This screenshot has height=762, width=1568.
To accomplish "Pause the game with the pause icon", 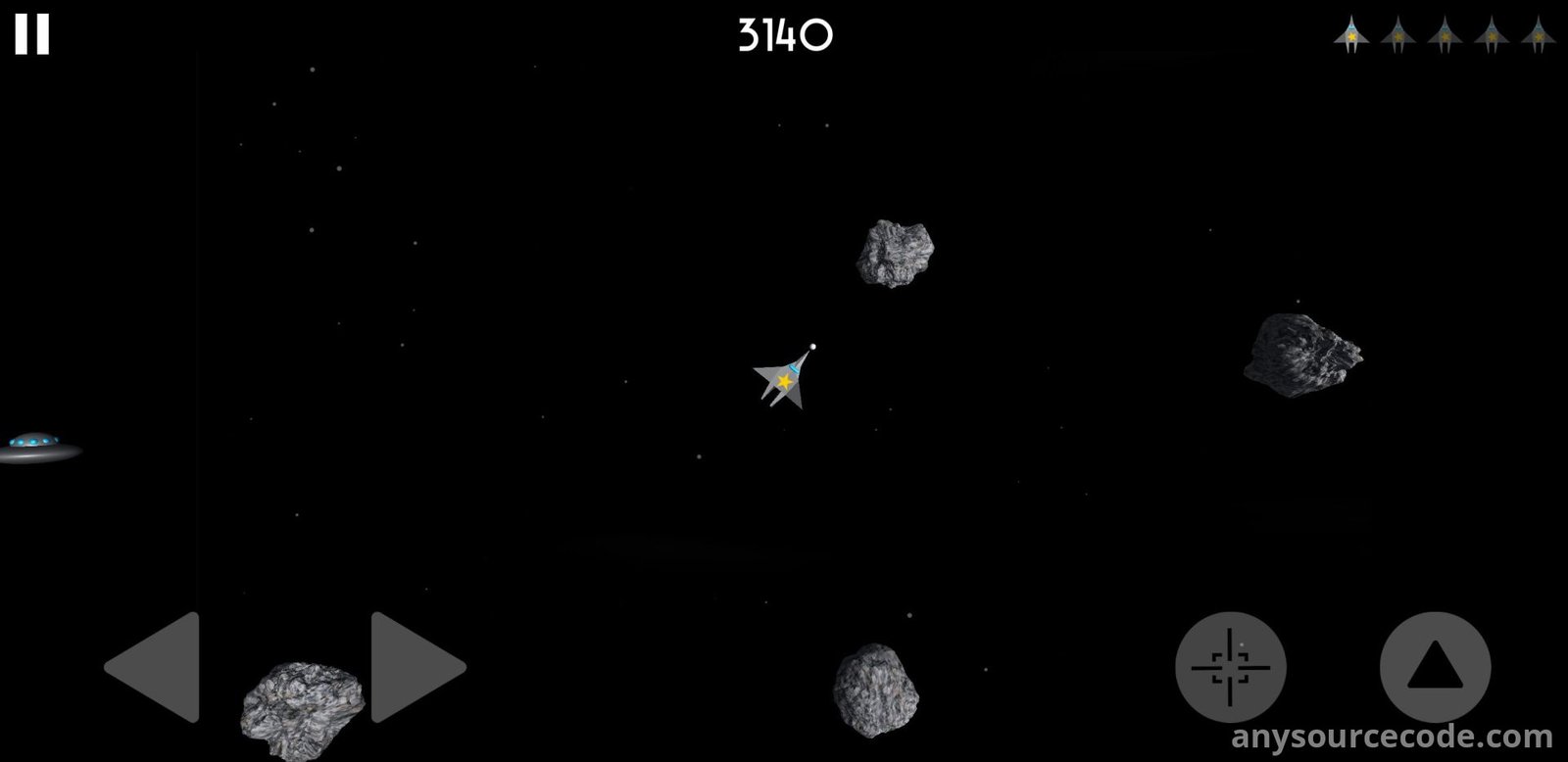I will click(x=31, y=34).
